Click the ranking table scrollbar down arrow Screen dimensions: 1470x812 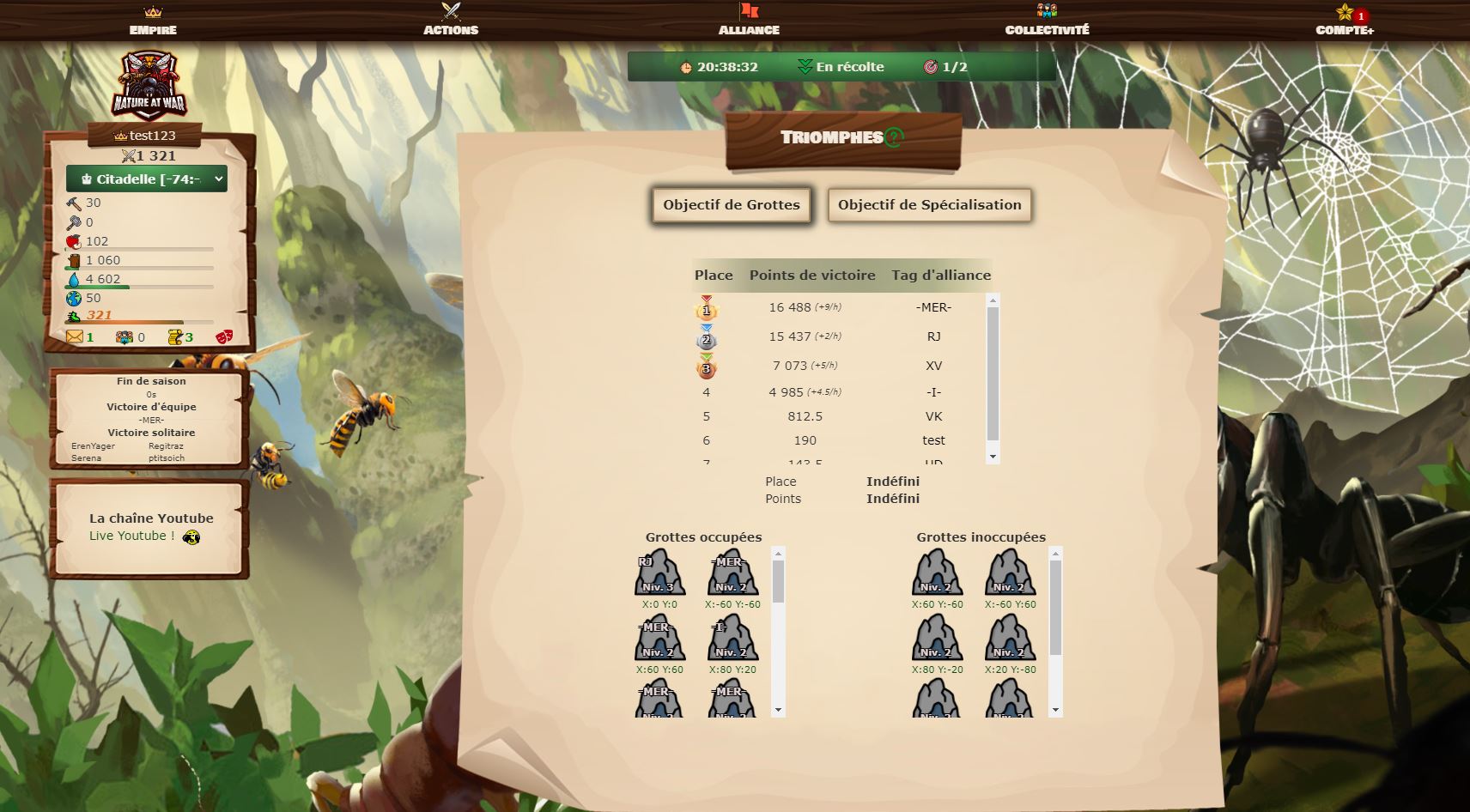coord(993,457)
